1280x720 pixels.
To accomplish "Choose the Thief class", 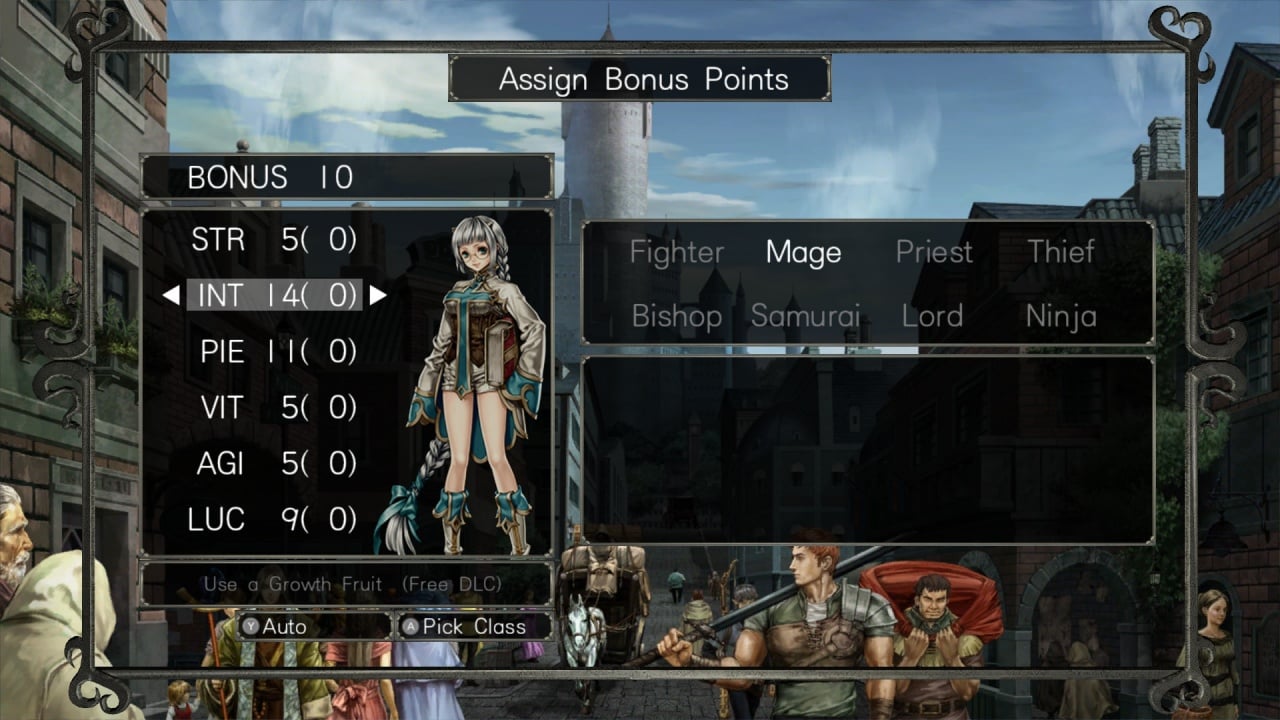I will tap(1061, 253).
